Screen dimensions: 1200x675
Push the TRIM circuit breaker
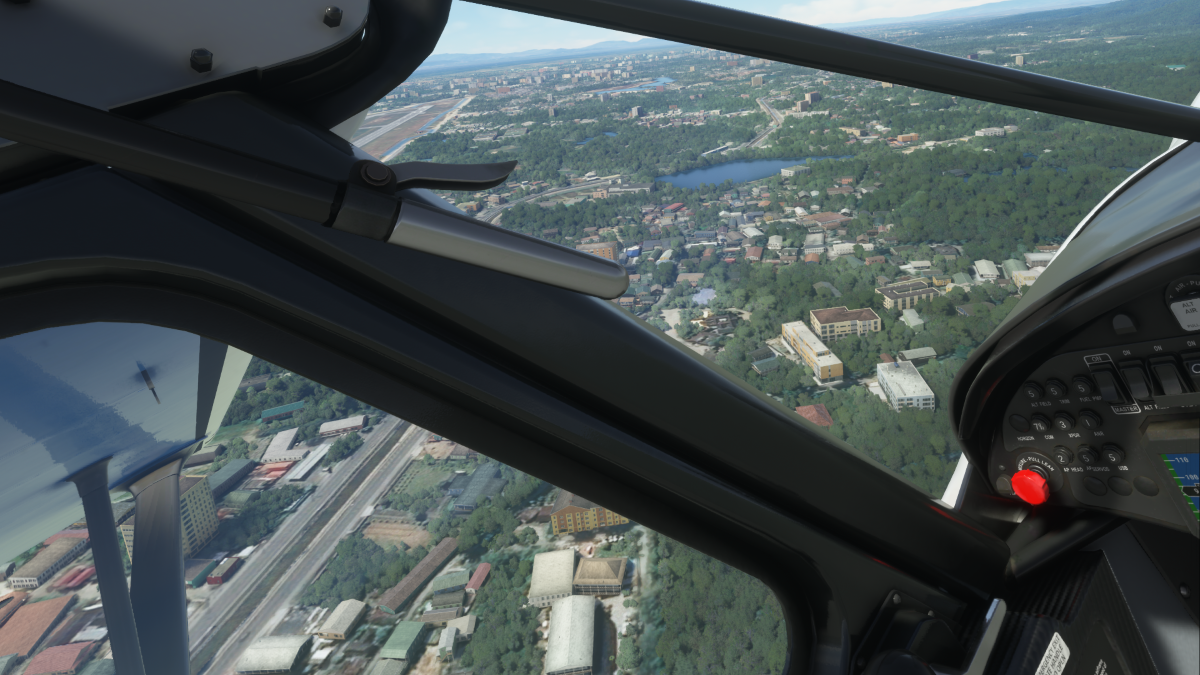1055,390
